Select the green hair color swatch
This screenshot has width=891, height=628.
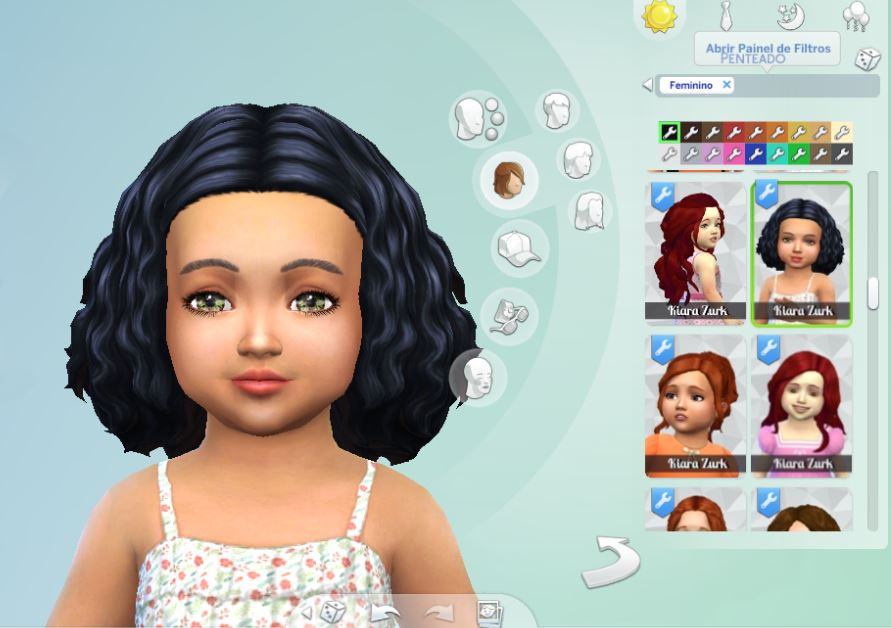(x=799, y=154)
